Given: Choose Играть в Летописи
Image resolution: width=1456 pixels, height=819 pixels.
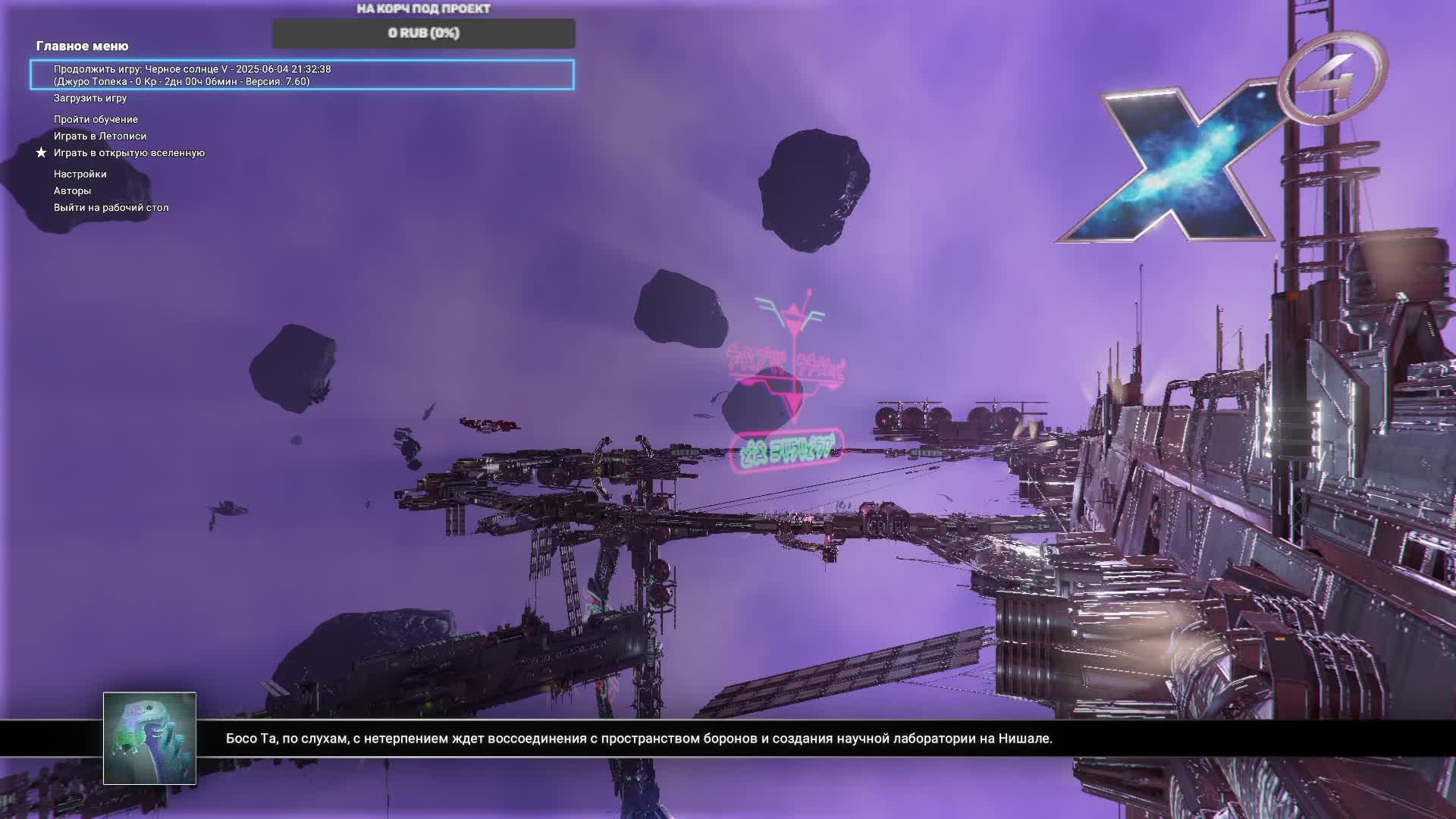Looking at the screenshot, I should coord(100,136).
